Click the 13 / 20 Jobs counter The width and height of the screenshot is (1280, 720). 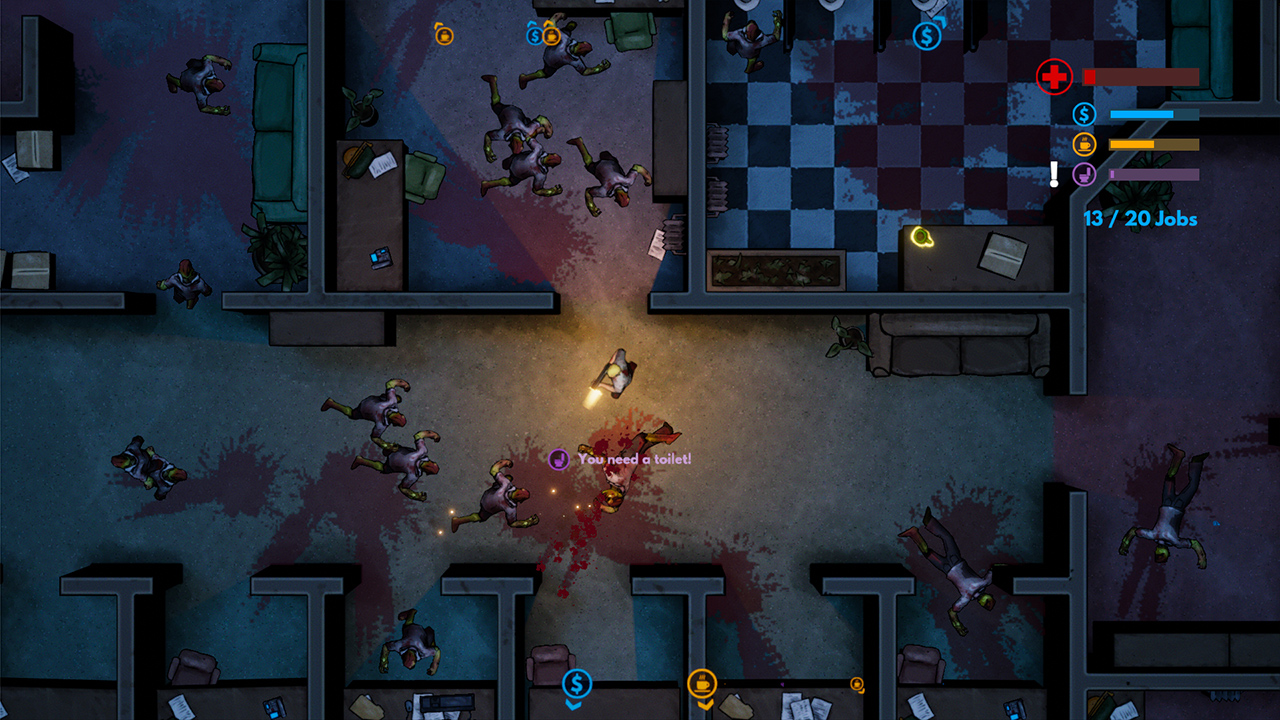[x=1138, y=219]
